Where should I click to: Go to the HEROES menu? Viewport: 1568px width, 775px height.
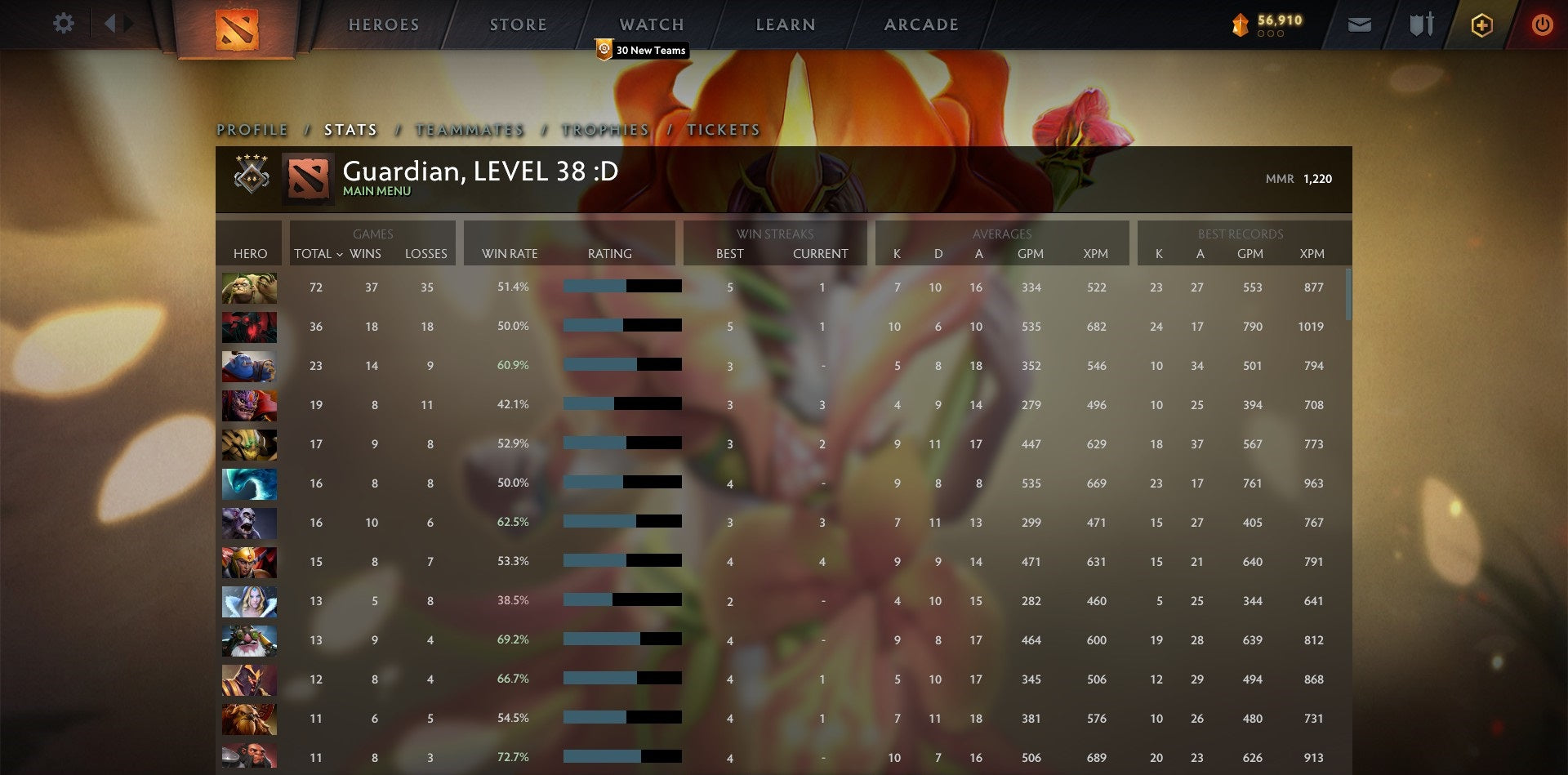coord(384,24)
